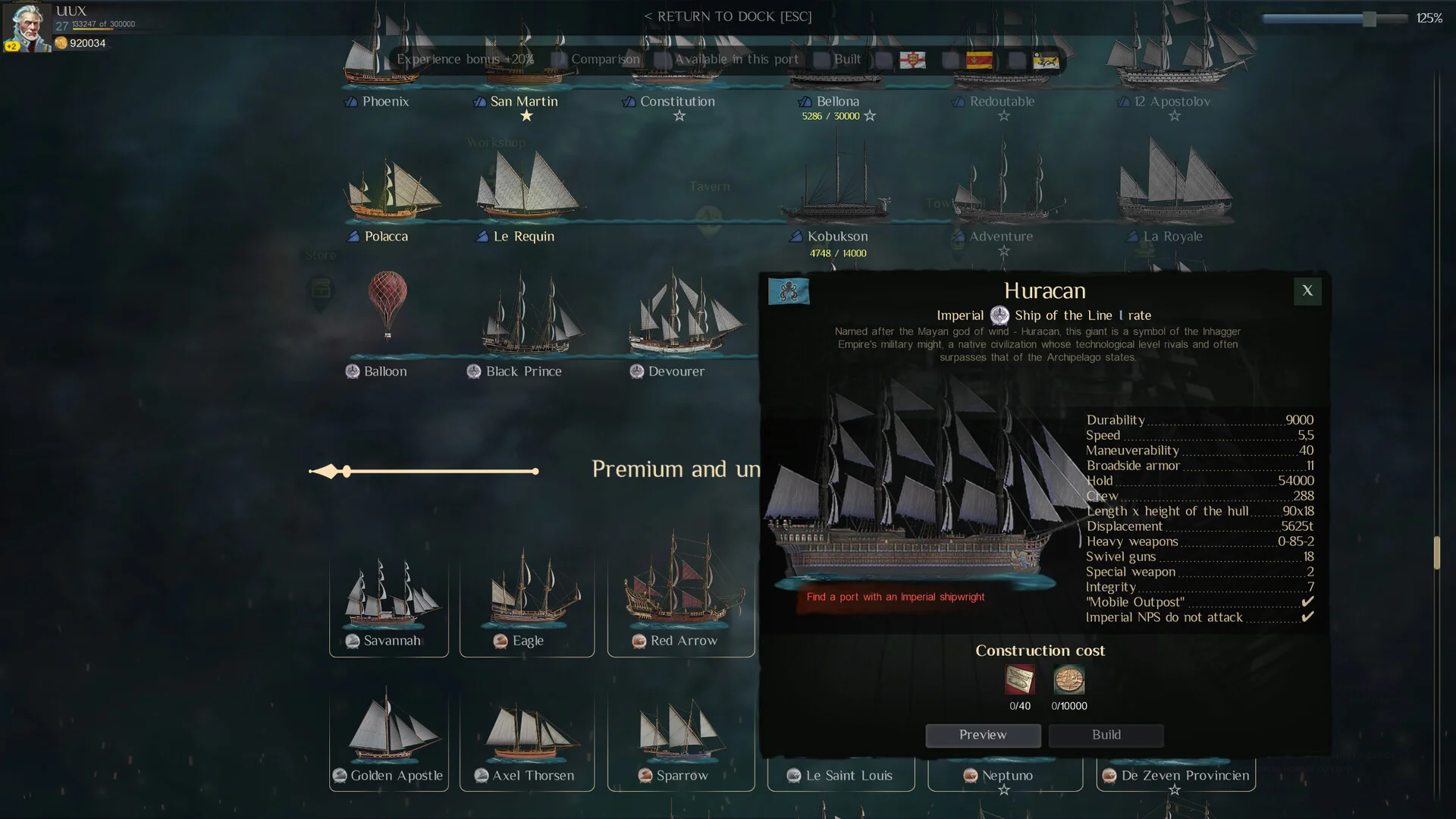
Task: Select the Imperial faction emblem near ship rate
Action: [999, 315]
